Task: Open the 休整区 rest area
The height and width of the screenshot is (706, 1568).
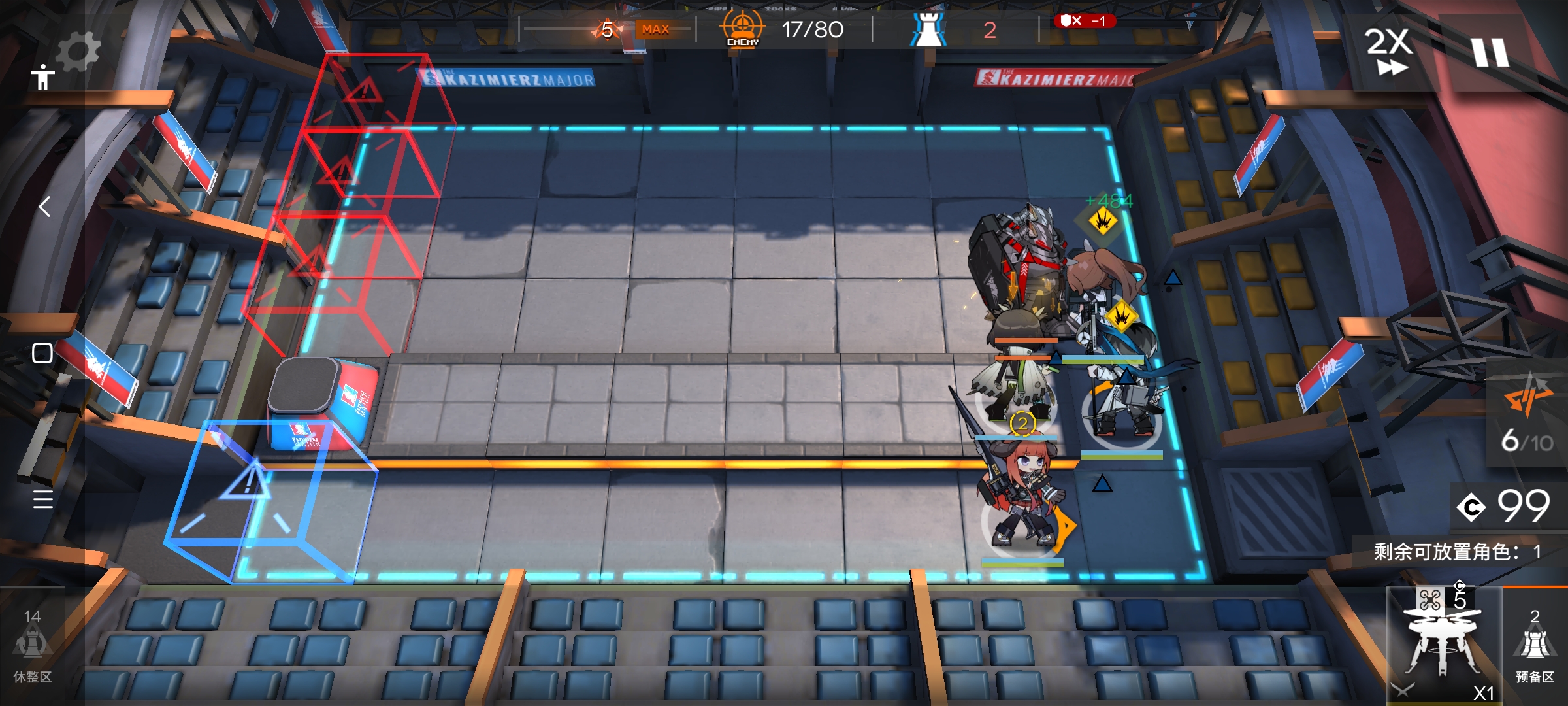Action: [x=32, y=646]
